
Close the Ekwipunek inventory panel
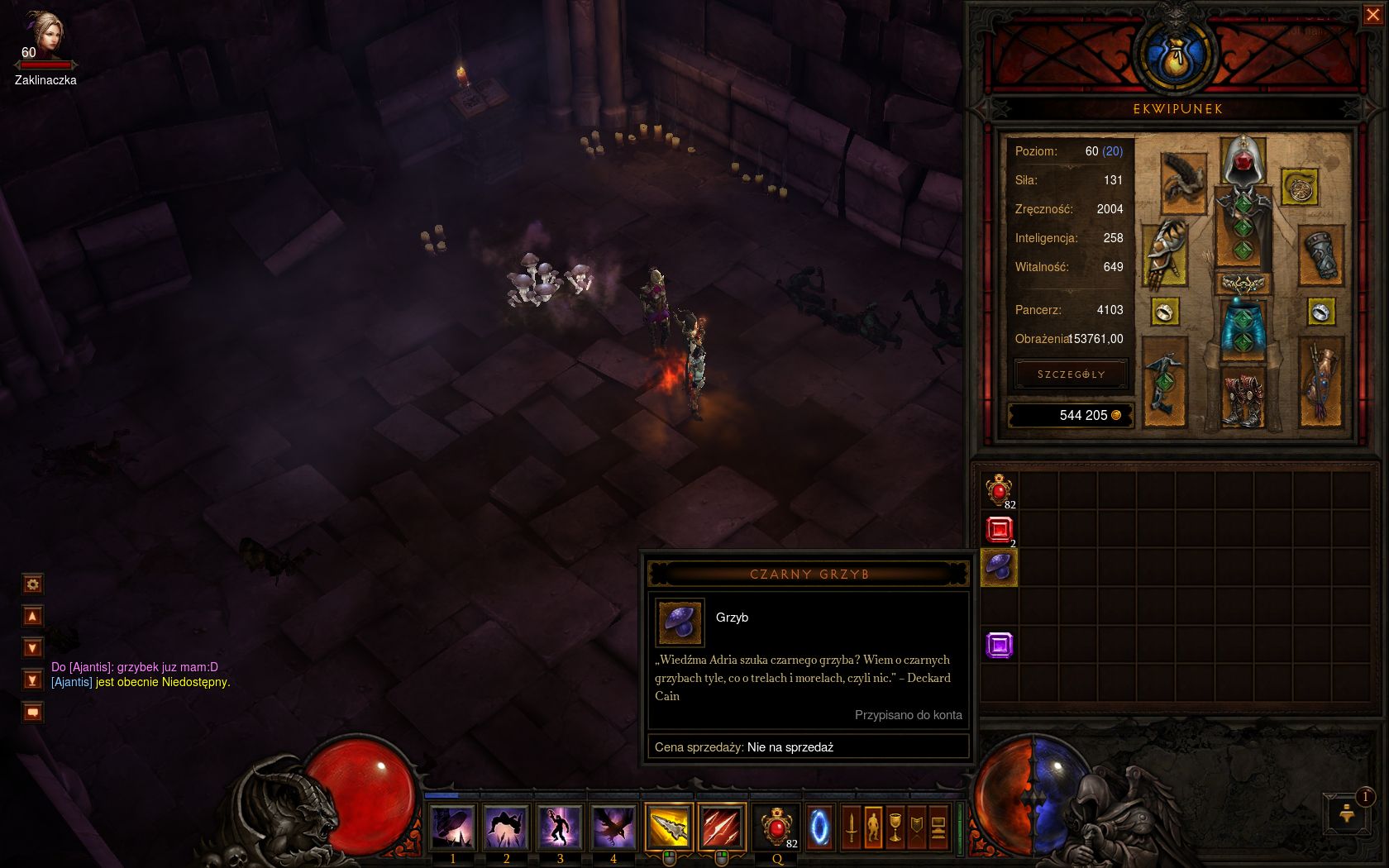click(x=1372, y=15)
